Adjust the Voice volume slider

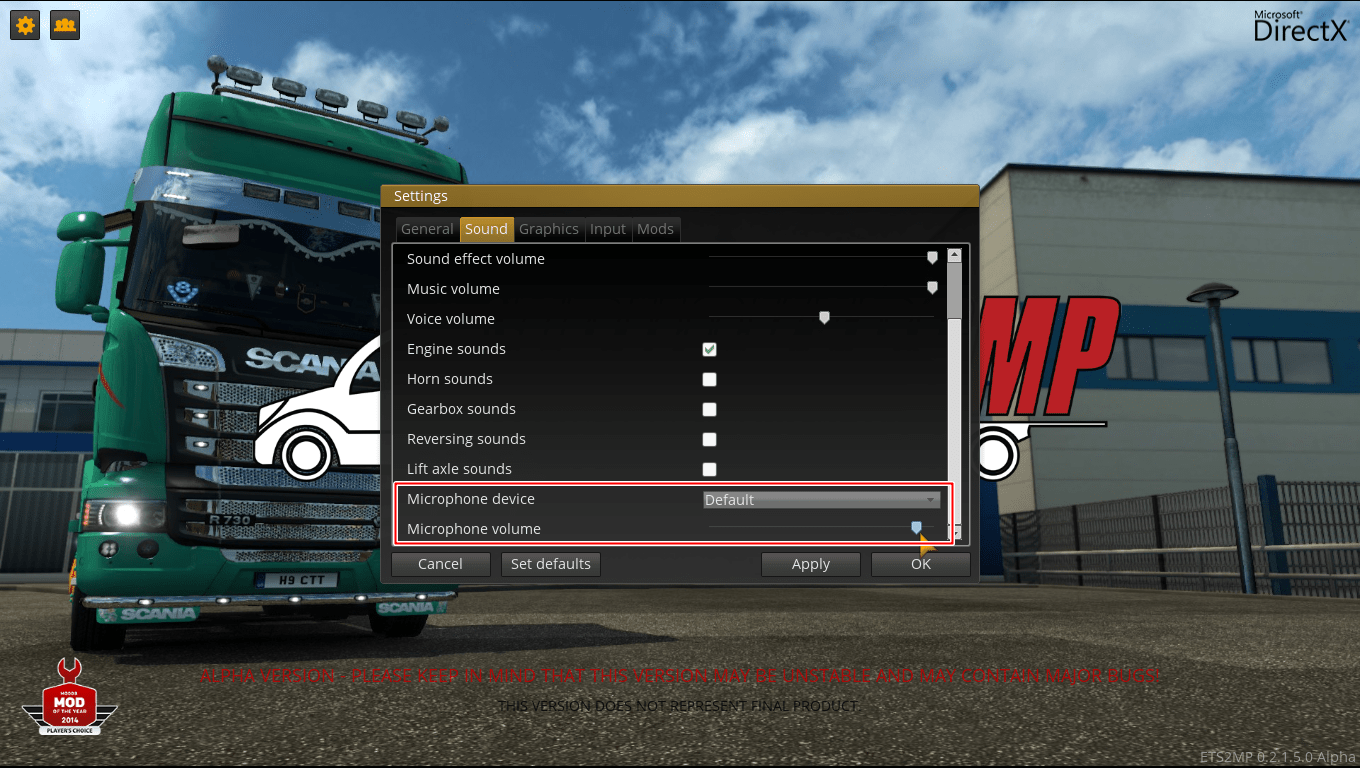pyautogui.click(x=824, y=317)
